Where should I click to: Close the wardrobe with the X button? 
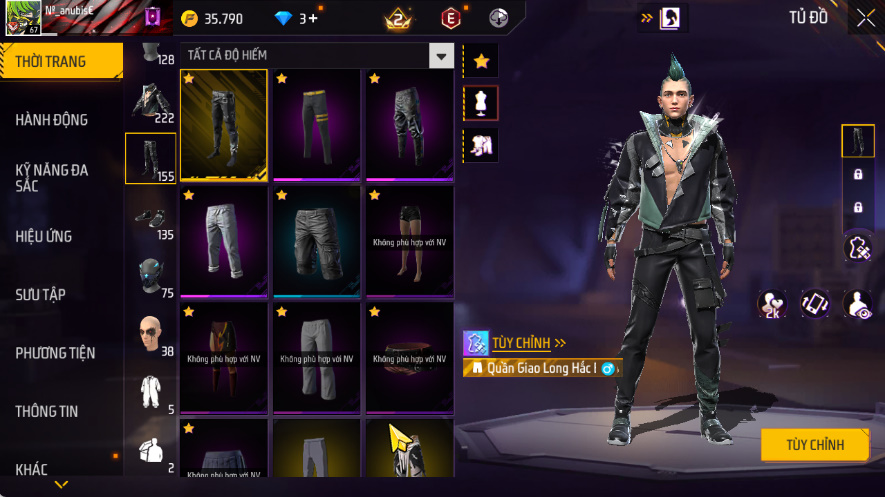(865, 17)
